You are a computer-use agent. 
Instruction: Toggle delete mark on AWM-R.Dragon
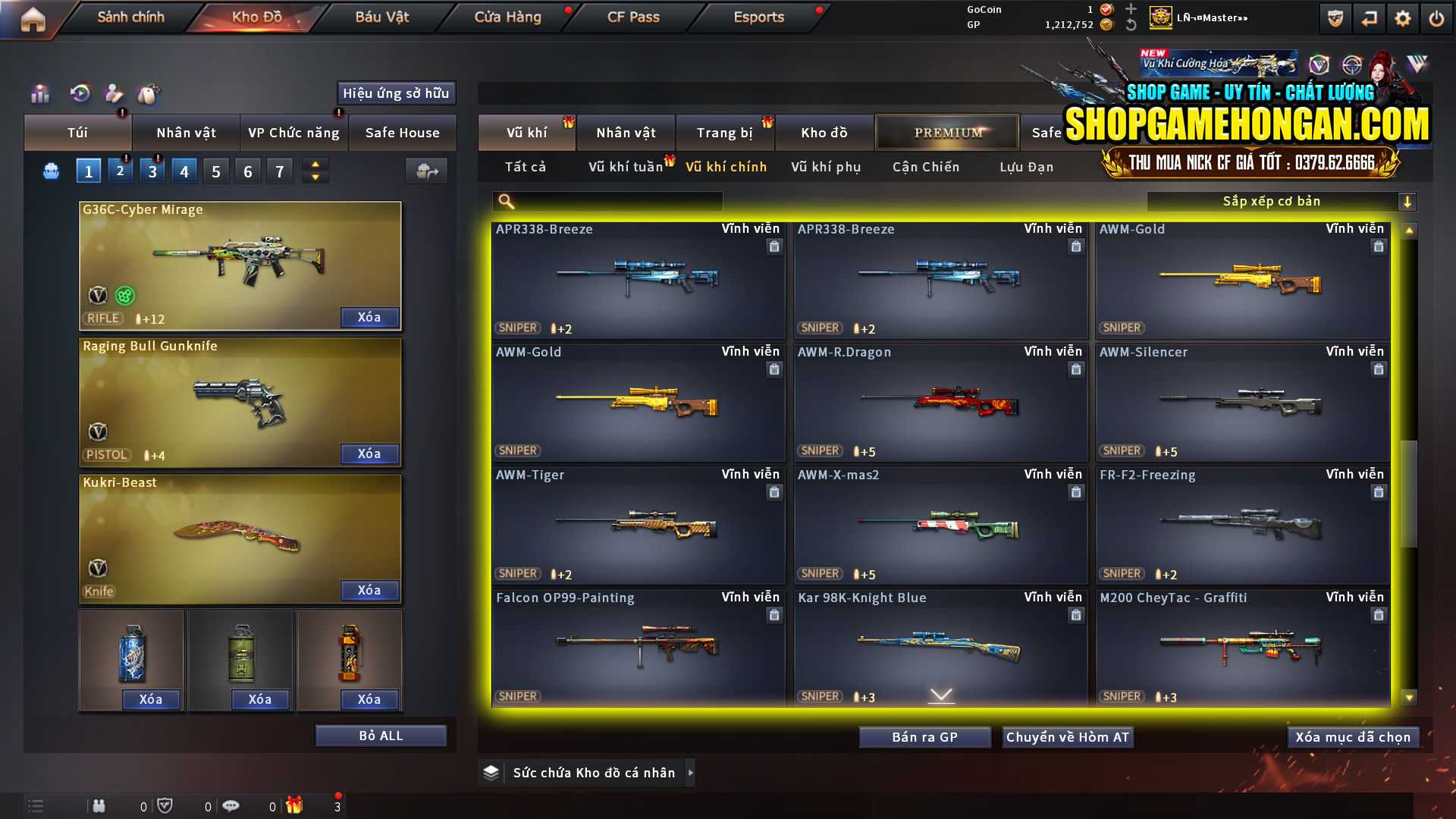1076,369
